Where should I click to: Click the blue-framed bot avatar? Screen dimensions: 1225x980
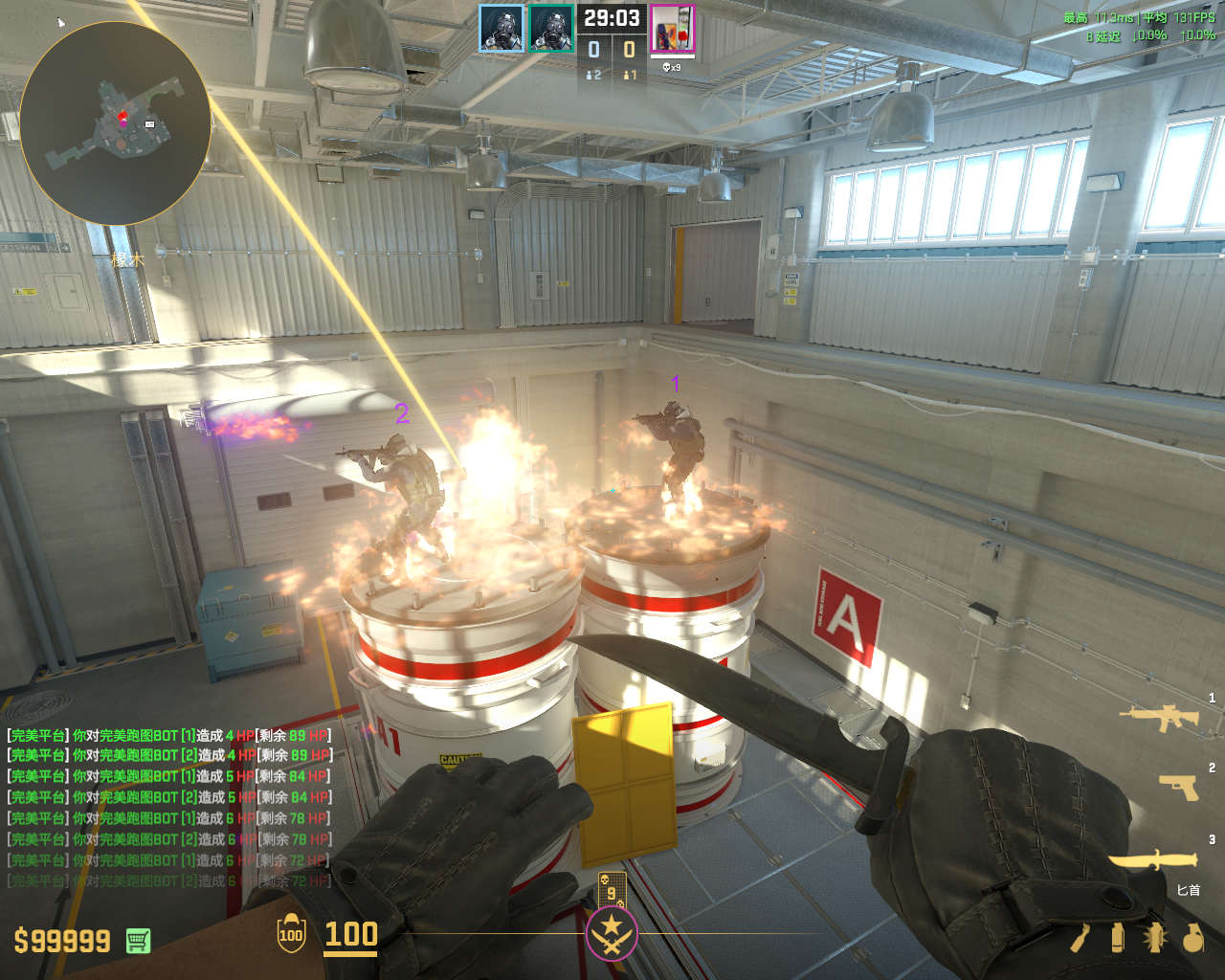[501, 29]
